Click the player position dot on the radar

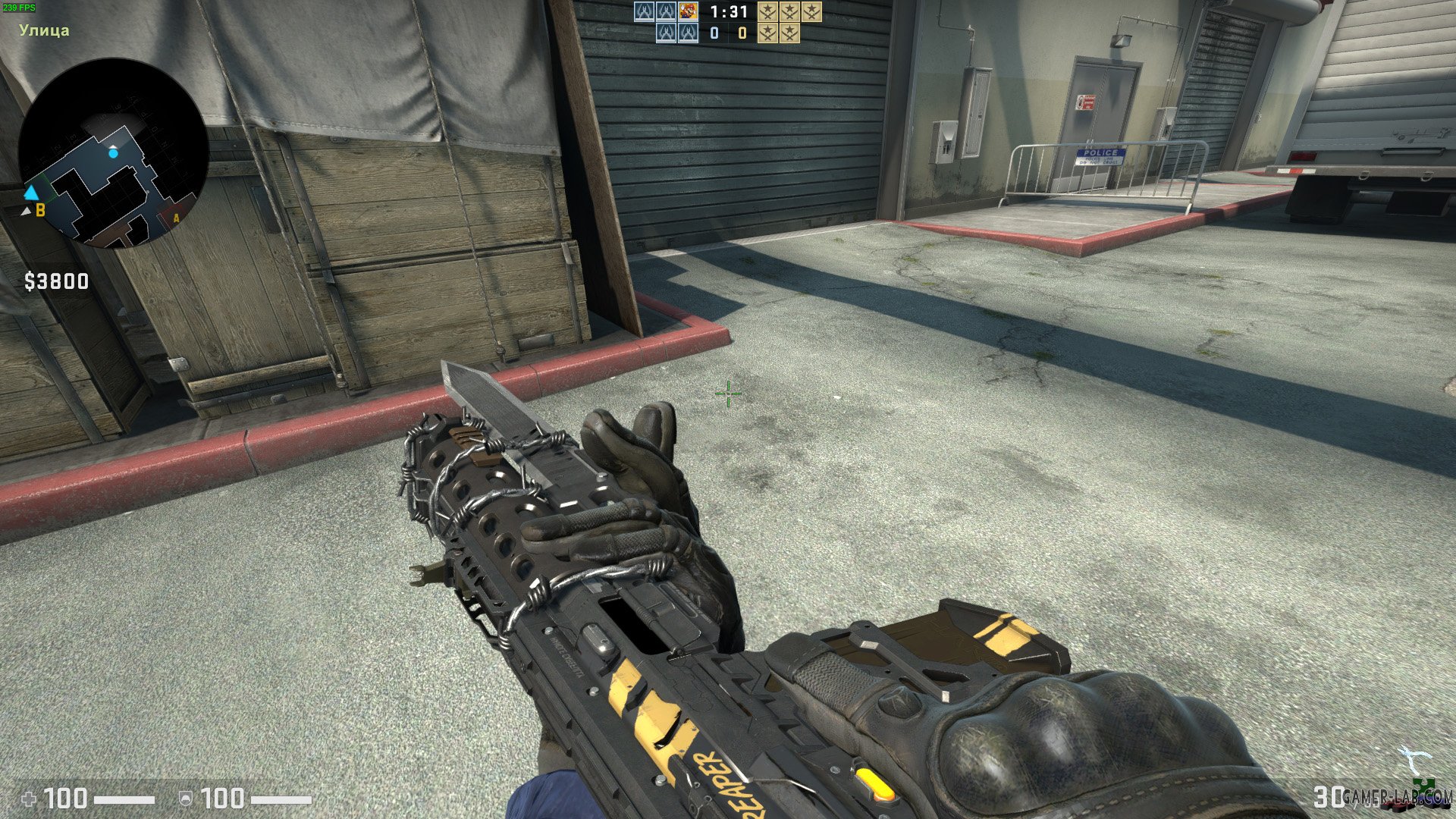(115, 152)
